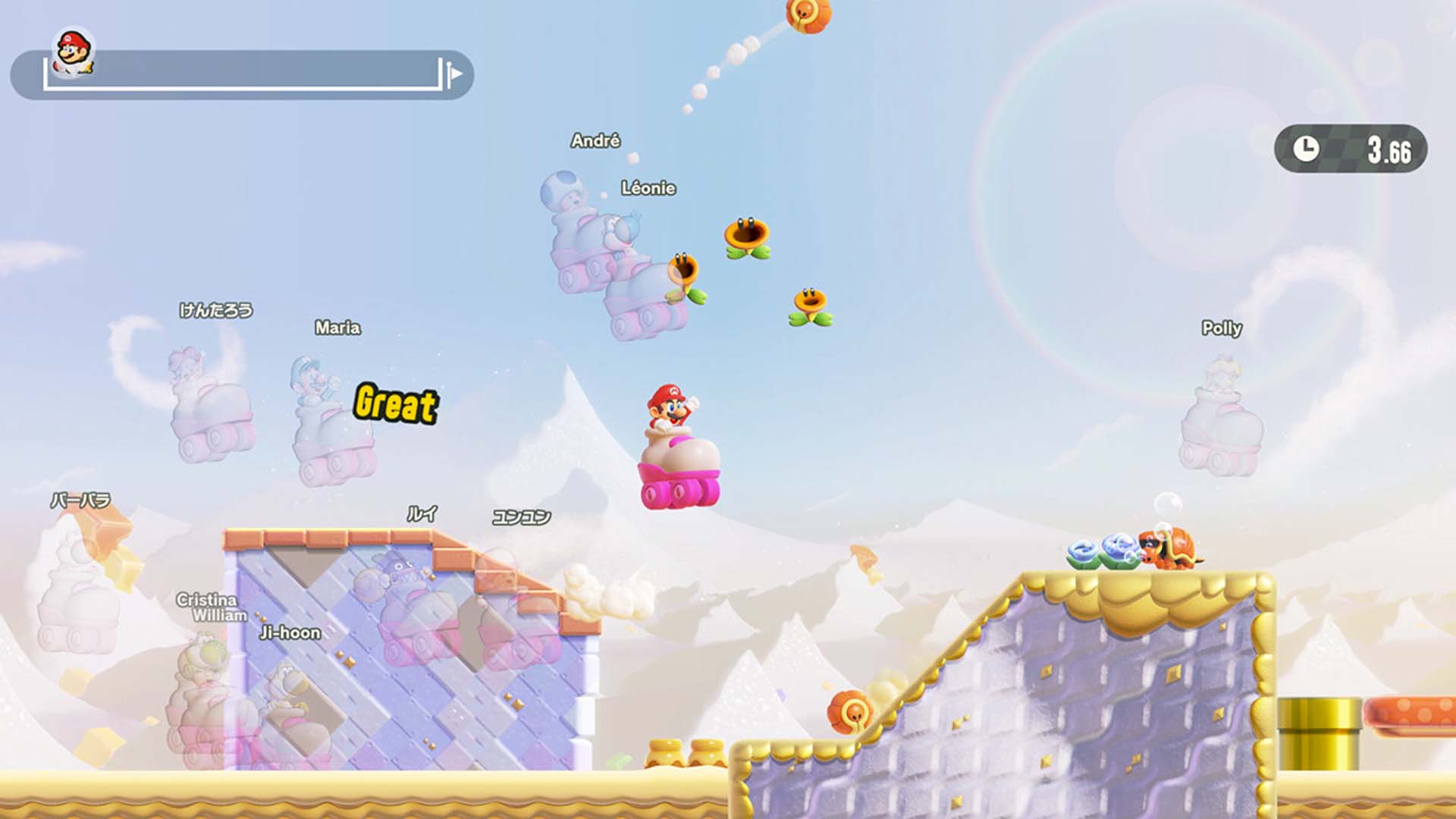This screenshot has height=819, width=1456.
Task: Select the goal flag icon on the course progress bar
Action: pyautogui.click(x=453, y=74)
